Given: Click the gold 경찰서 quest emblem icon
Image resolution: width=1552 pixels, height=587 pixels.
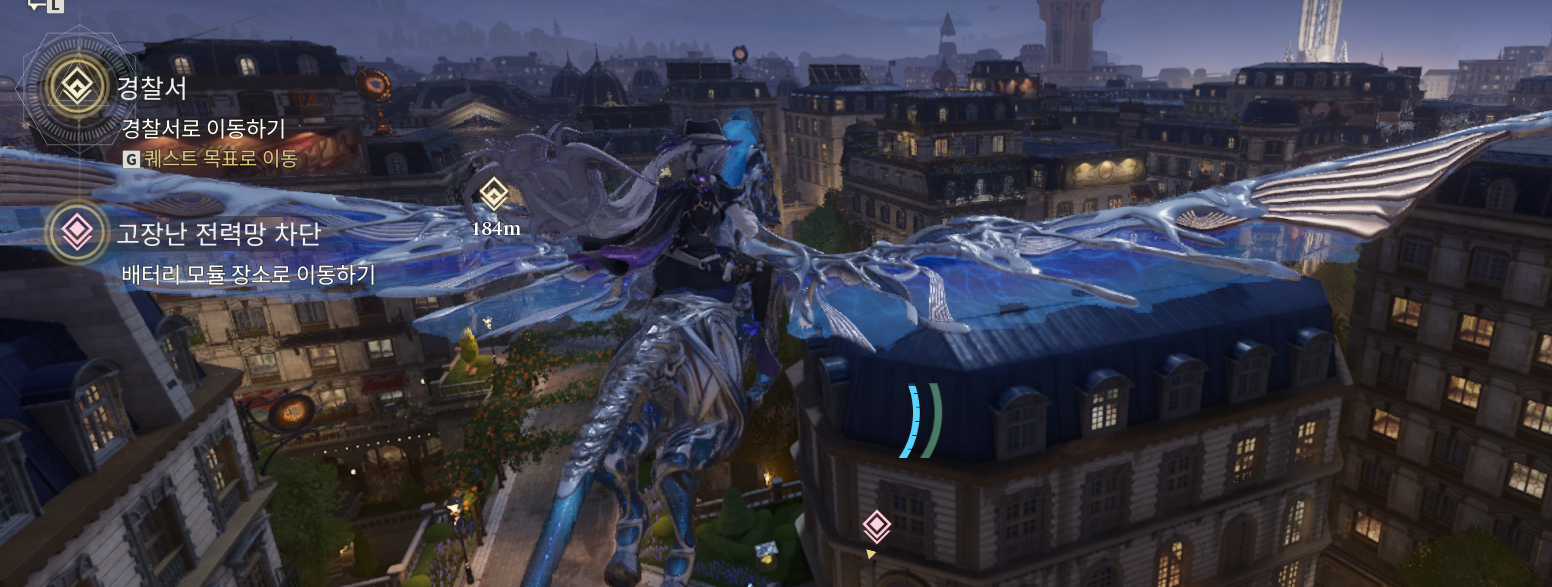Looking at the screenshot, I should [x=76, y=88].
